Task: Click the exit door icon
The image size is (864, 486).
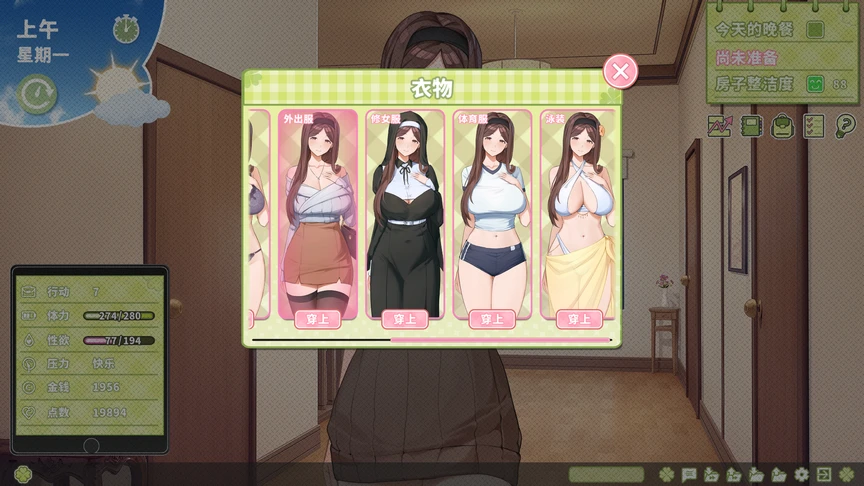Action: (x=823, y=474)
